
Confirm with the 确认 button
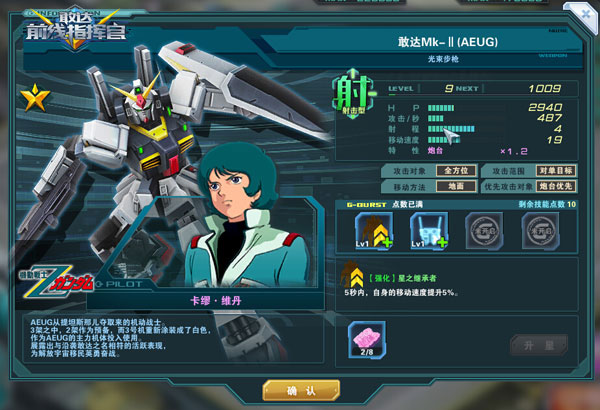pos(300,390)
